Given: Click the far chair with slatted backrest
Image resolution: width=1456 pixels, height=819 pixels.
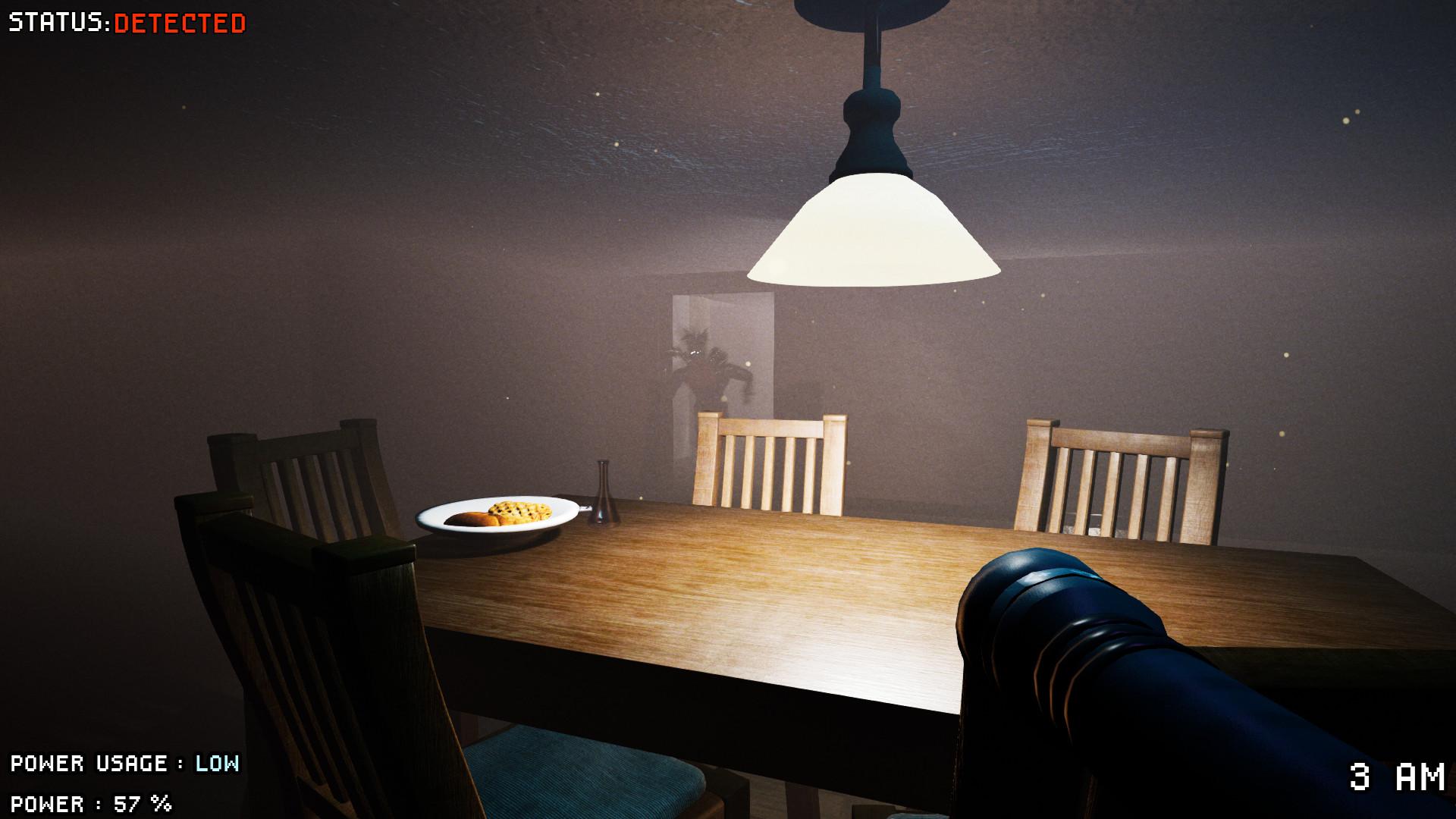Looking at the screenshot, I should coord(770,463).
